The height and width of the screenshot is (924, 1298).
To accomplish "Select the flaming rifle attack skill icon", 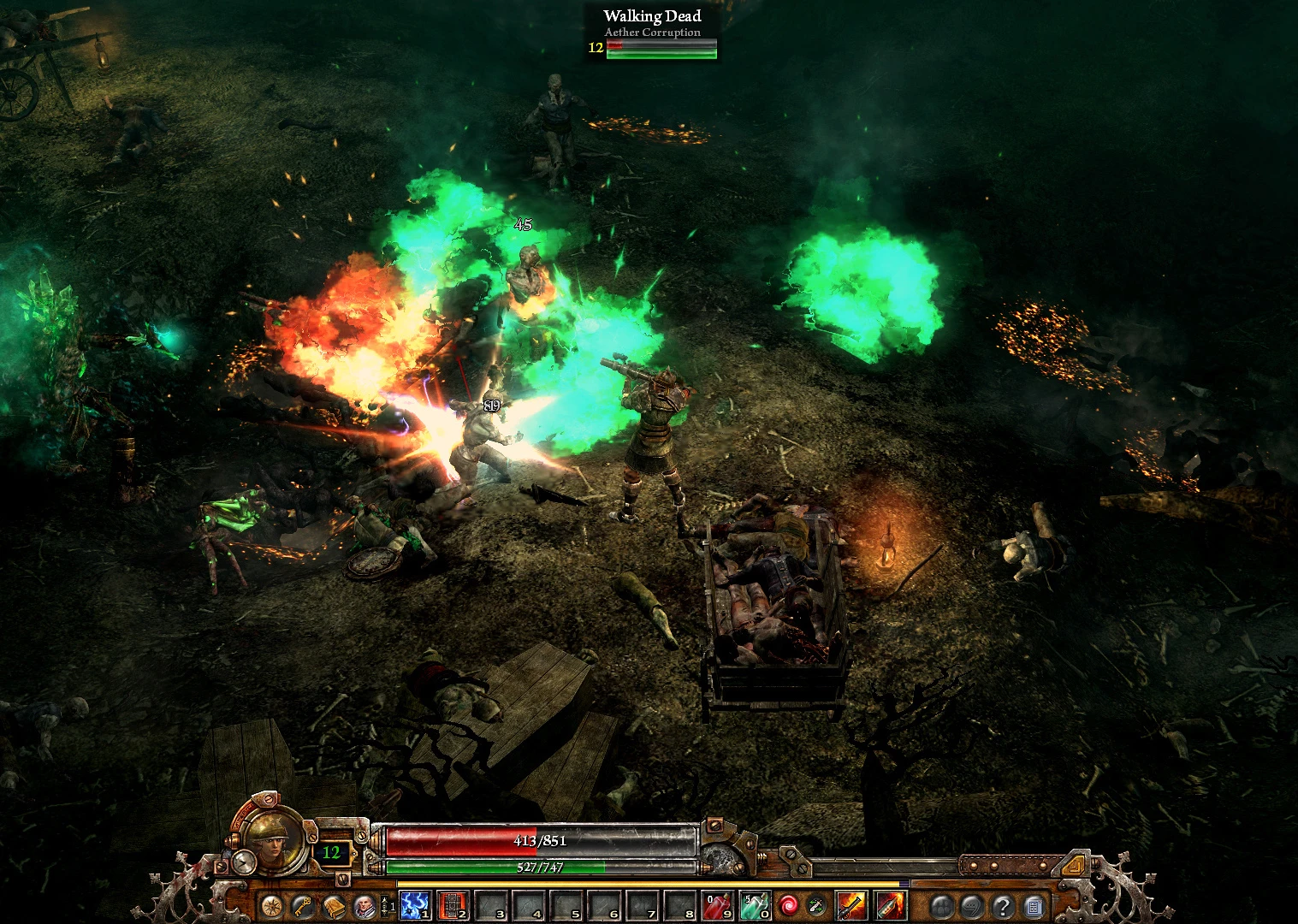I will [851, 904].
